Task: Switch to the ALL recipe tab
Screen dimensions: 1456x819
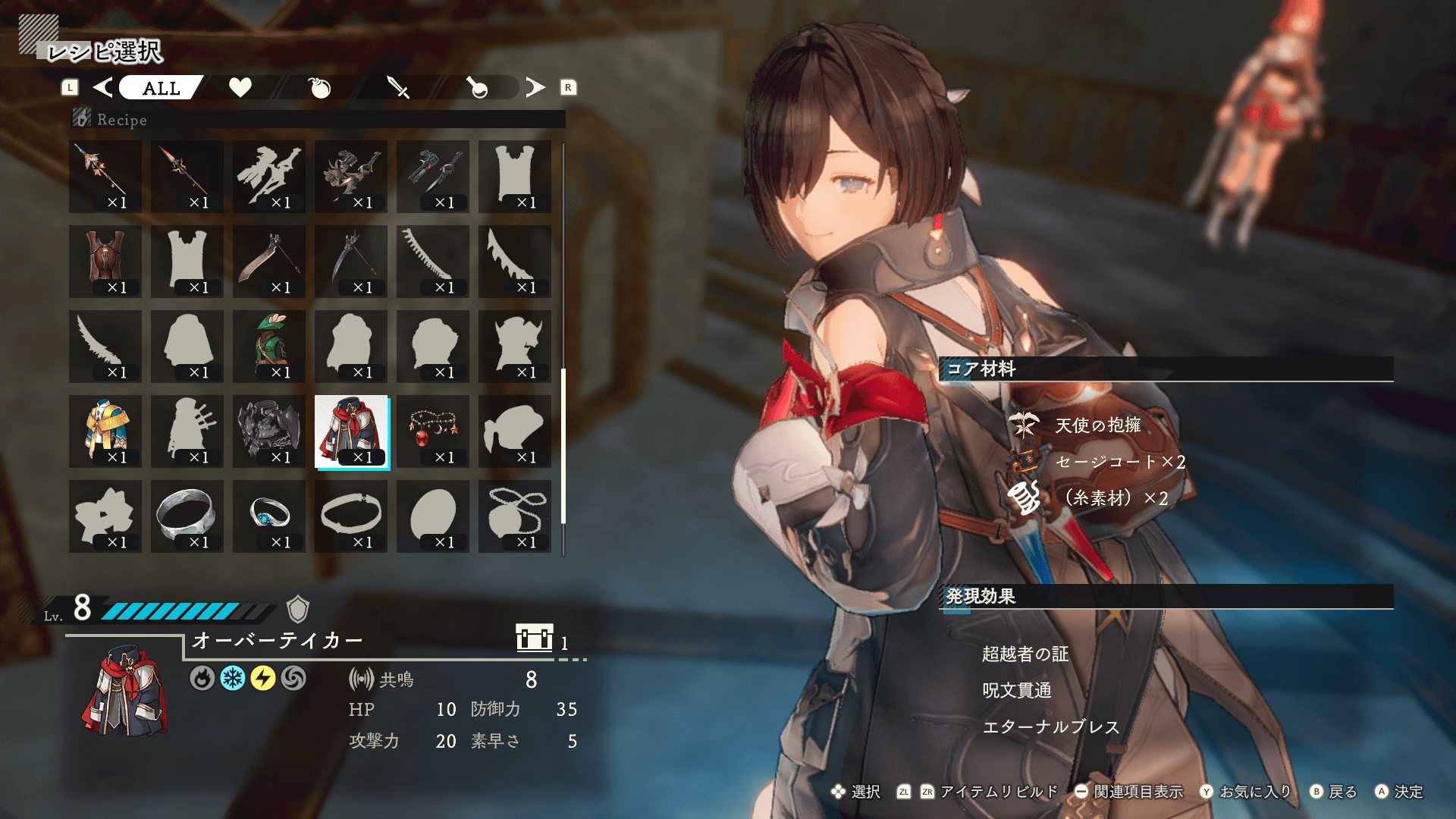Action: [161, 88]
